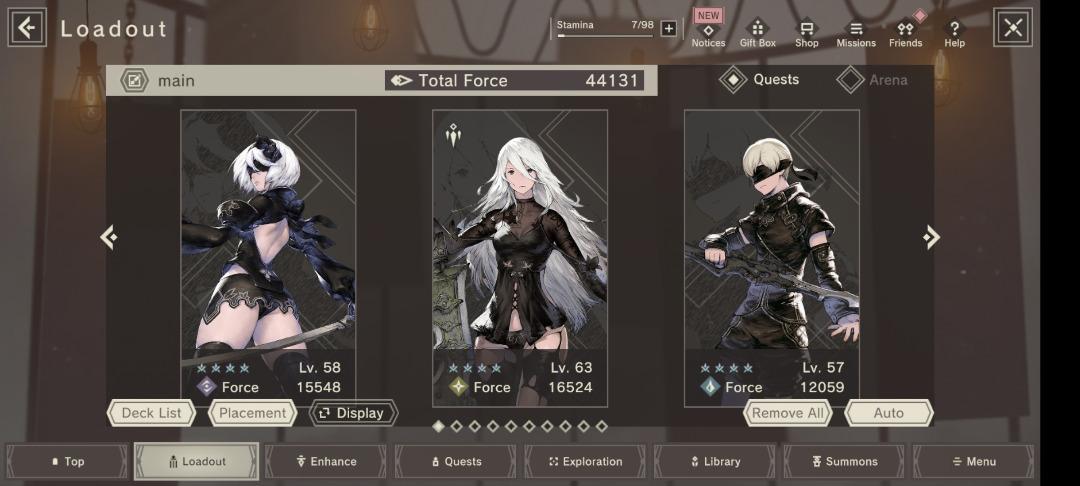
Task: Go to the Enhance menu
Action: click(x=326, y=462)
